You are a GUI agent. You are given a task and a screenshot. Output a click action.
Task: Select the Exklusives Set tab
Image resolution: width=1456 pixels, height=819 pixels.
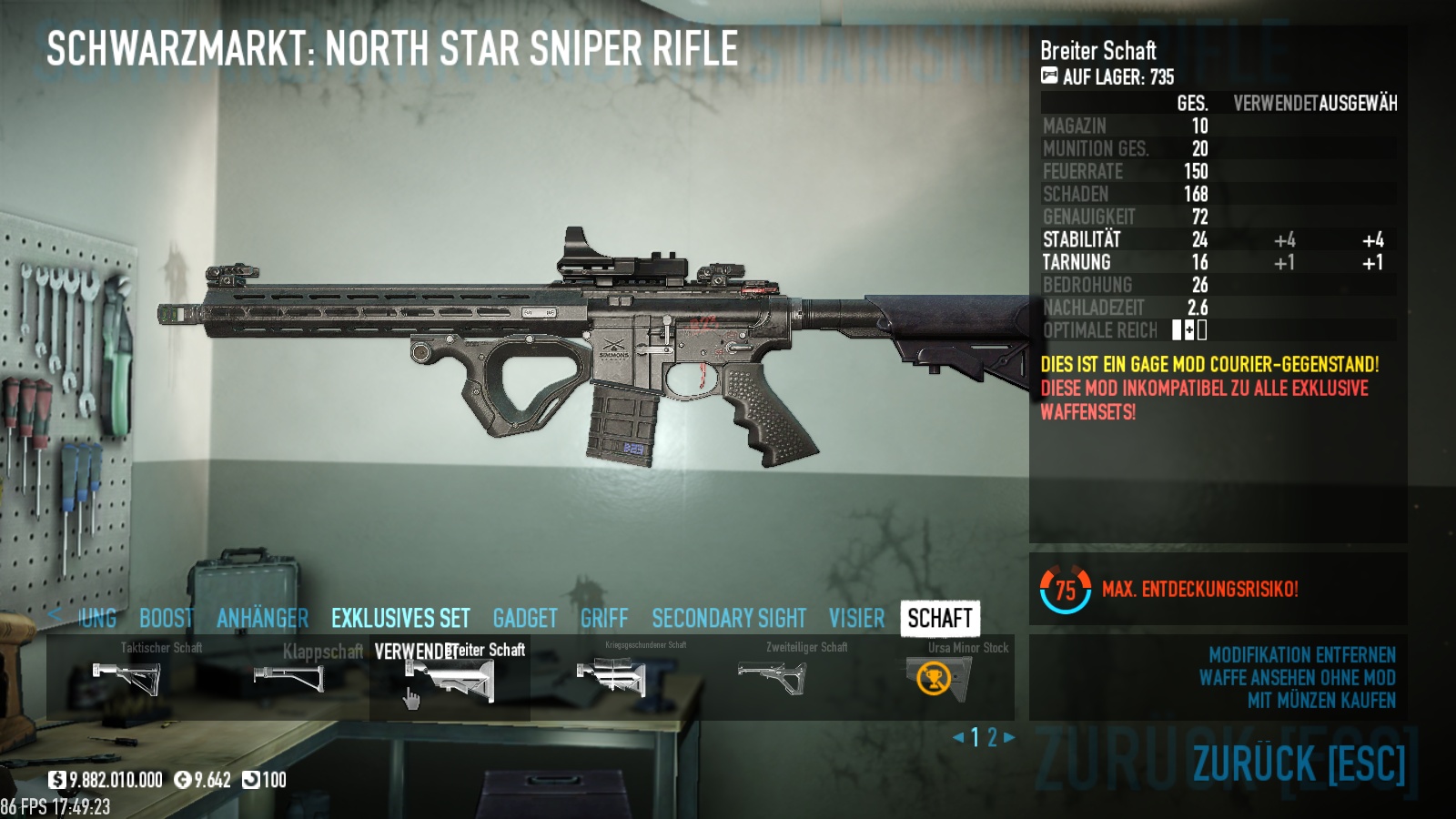coord(400,619)
